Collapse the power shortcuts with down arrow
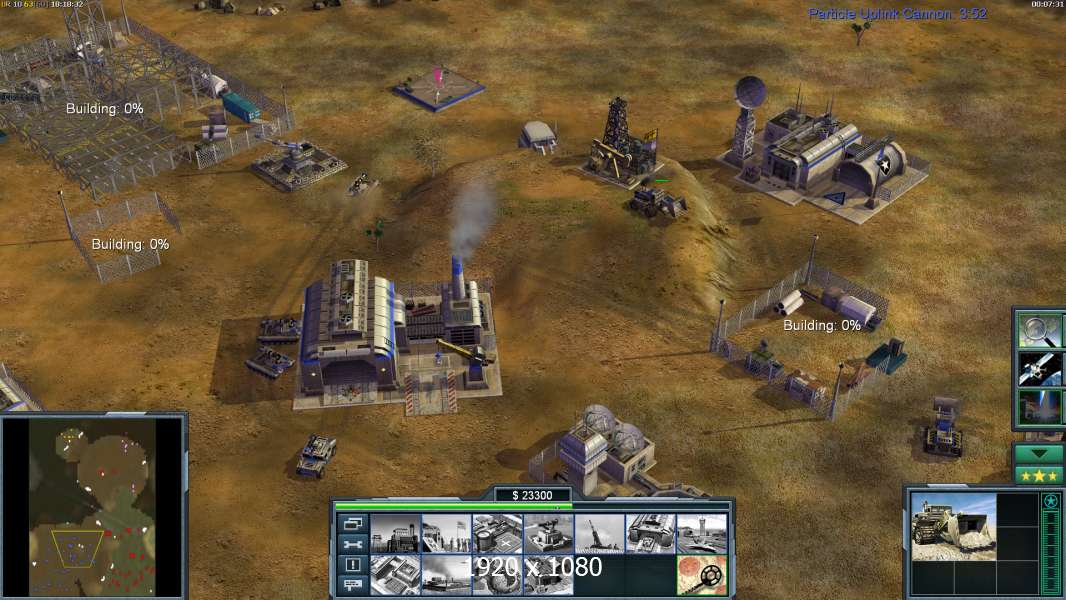This screenshot has height=600, width=1066. (x=1039, y=454)
